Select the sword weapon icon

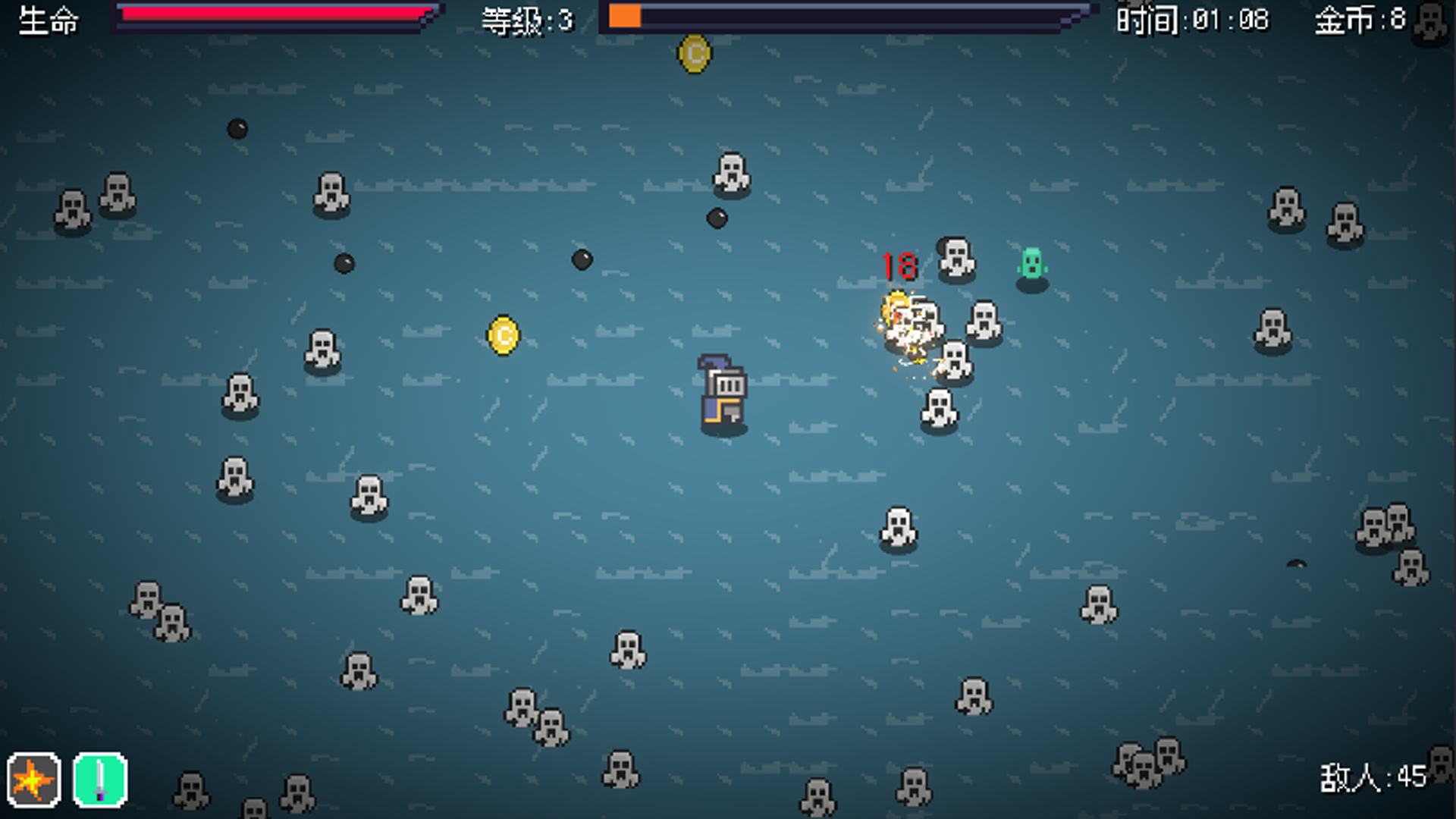(100, 780)
